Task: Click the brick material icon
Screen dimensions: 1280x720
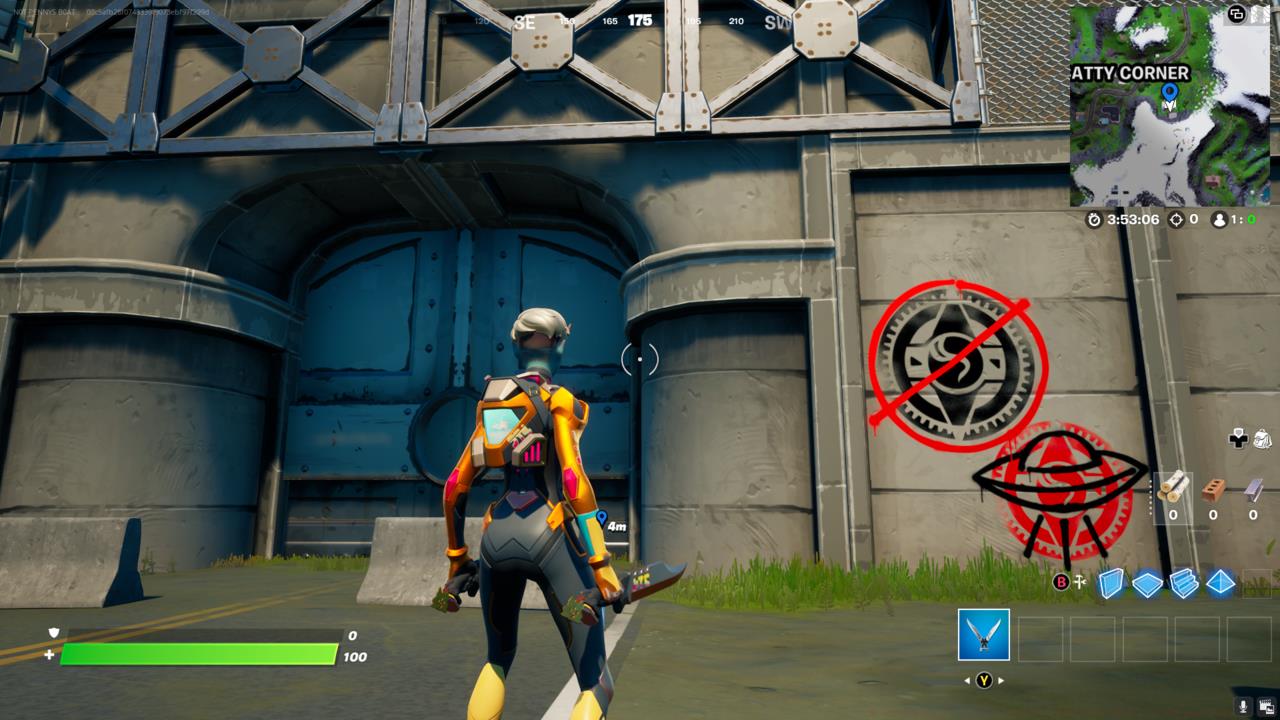Action: [1213, 492]
